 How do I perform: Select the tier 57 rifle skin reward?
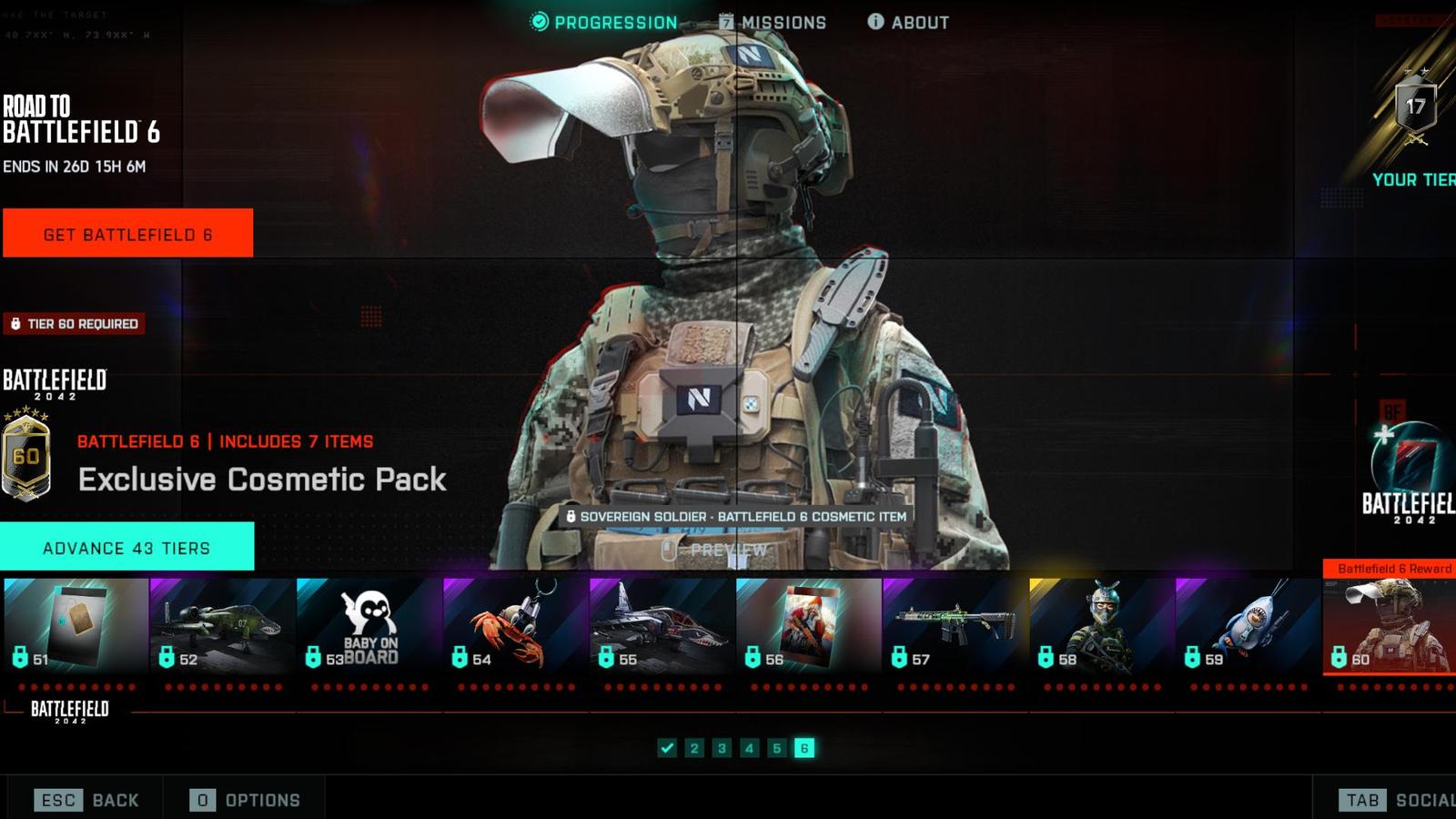[x=955, y=625]
